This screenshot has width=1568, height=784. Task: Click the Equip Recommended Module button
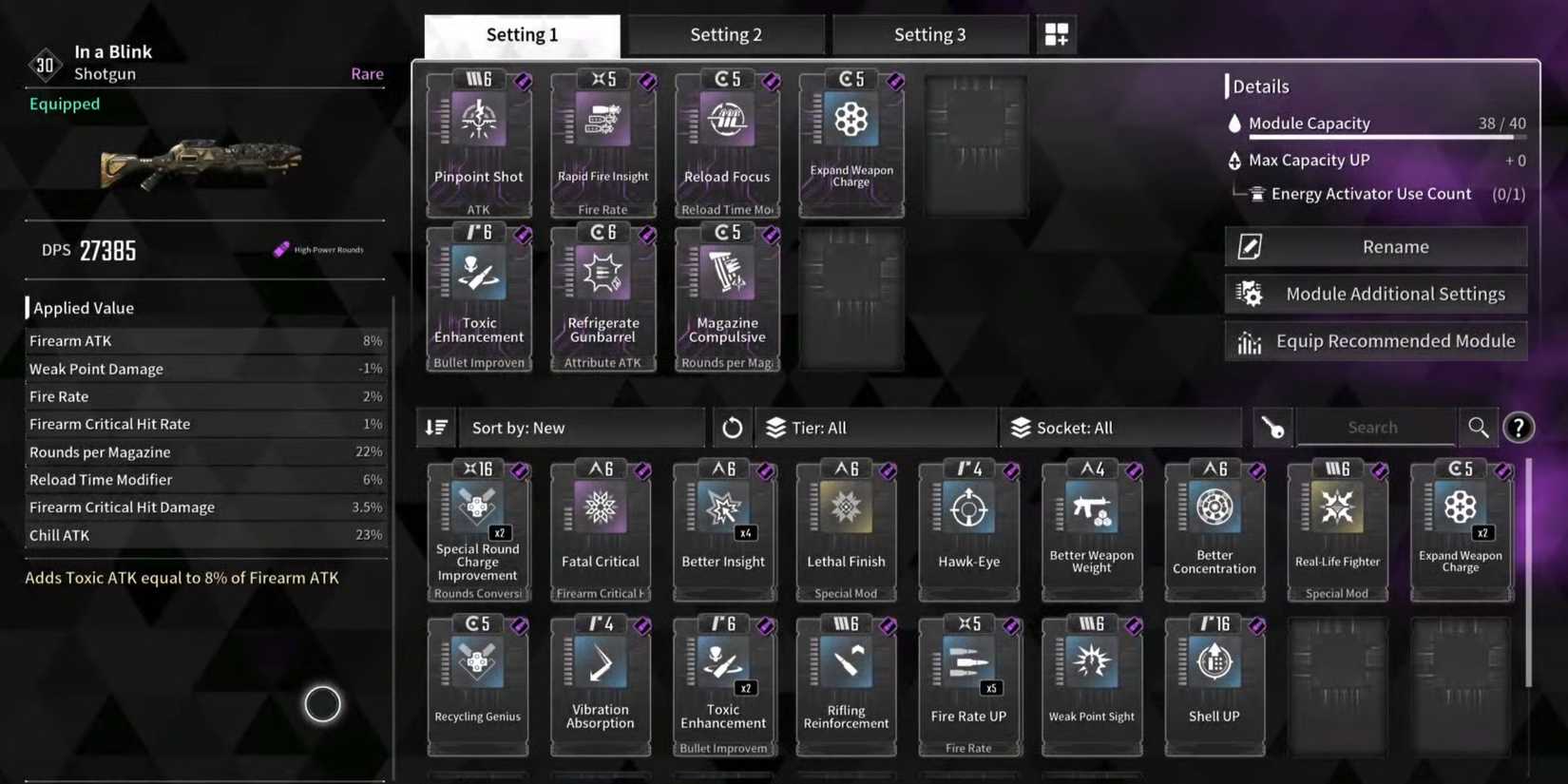(1375, 340)
